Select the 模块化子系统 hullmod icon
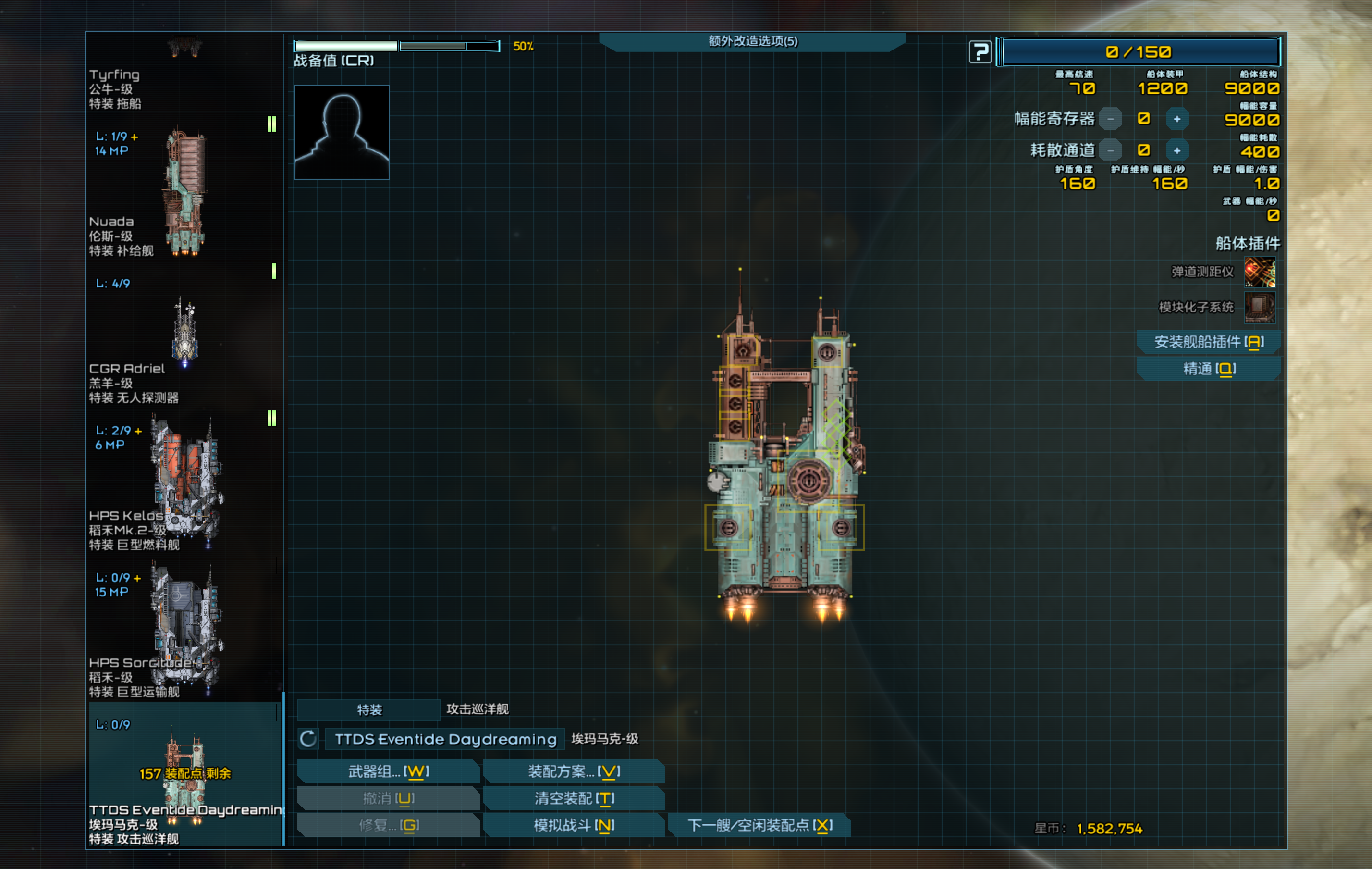This screenshot has width=1372, height=869. [x=1259, y=307]
